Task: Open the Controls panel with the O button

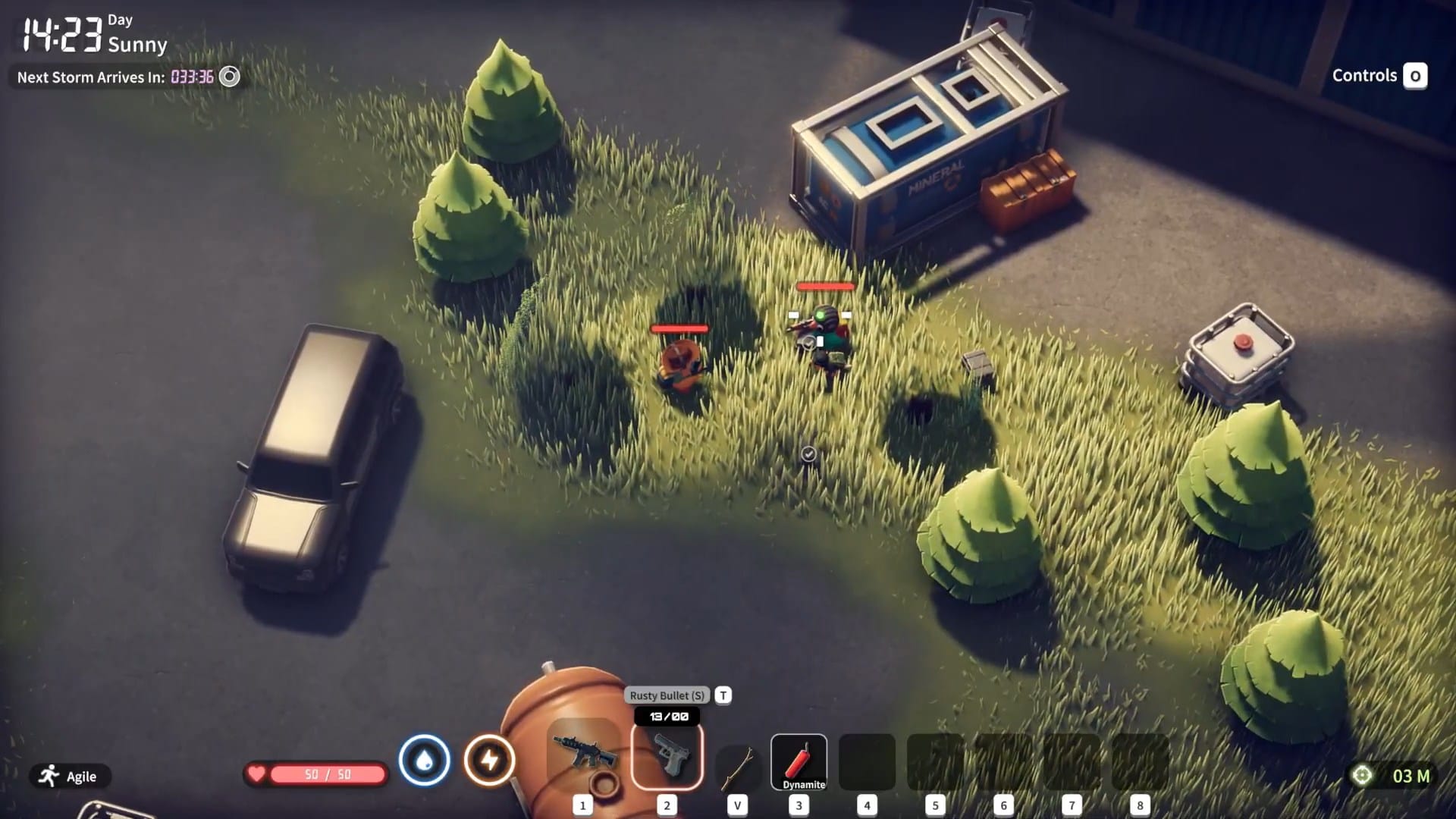Action: (x=1415, y=76)
